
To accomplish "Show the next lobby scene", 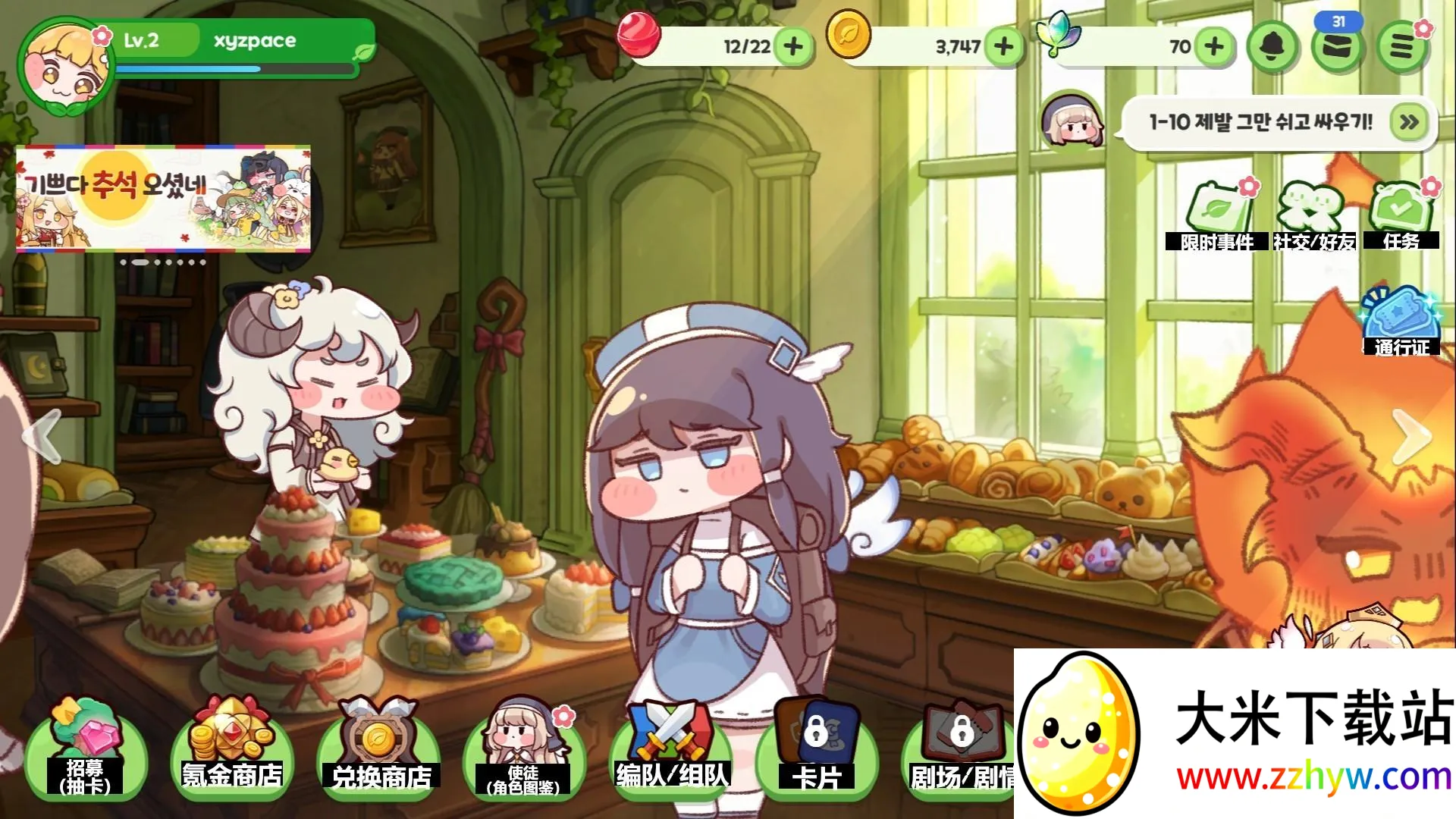I will (x=1410, y=436).
